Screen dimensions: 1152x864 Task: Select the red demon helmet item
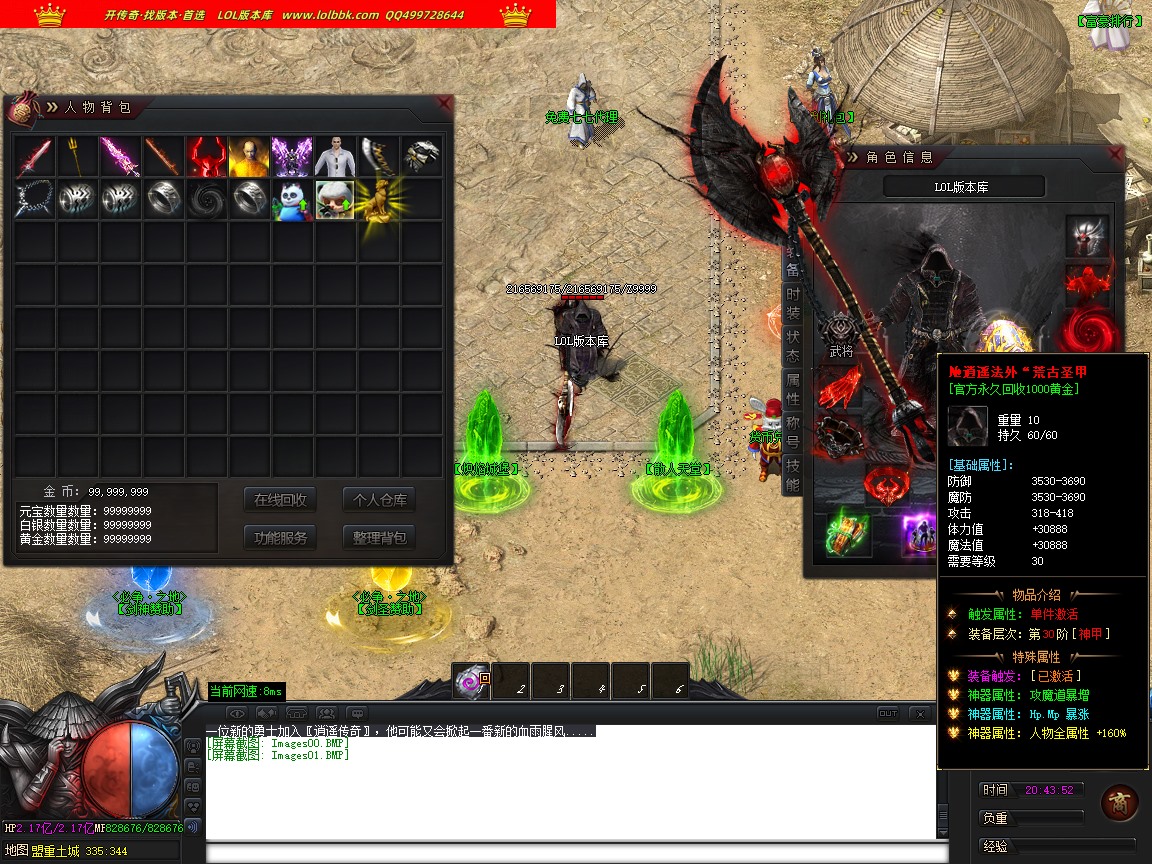coord(206,157)
